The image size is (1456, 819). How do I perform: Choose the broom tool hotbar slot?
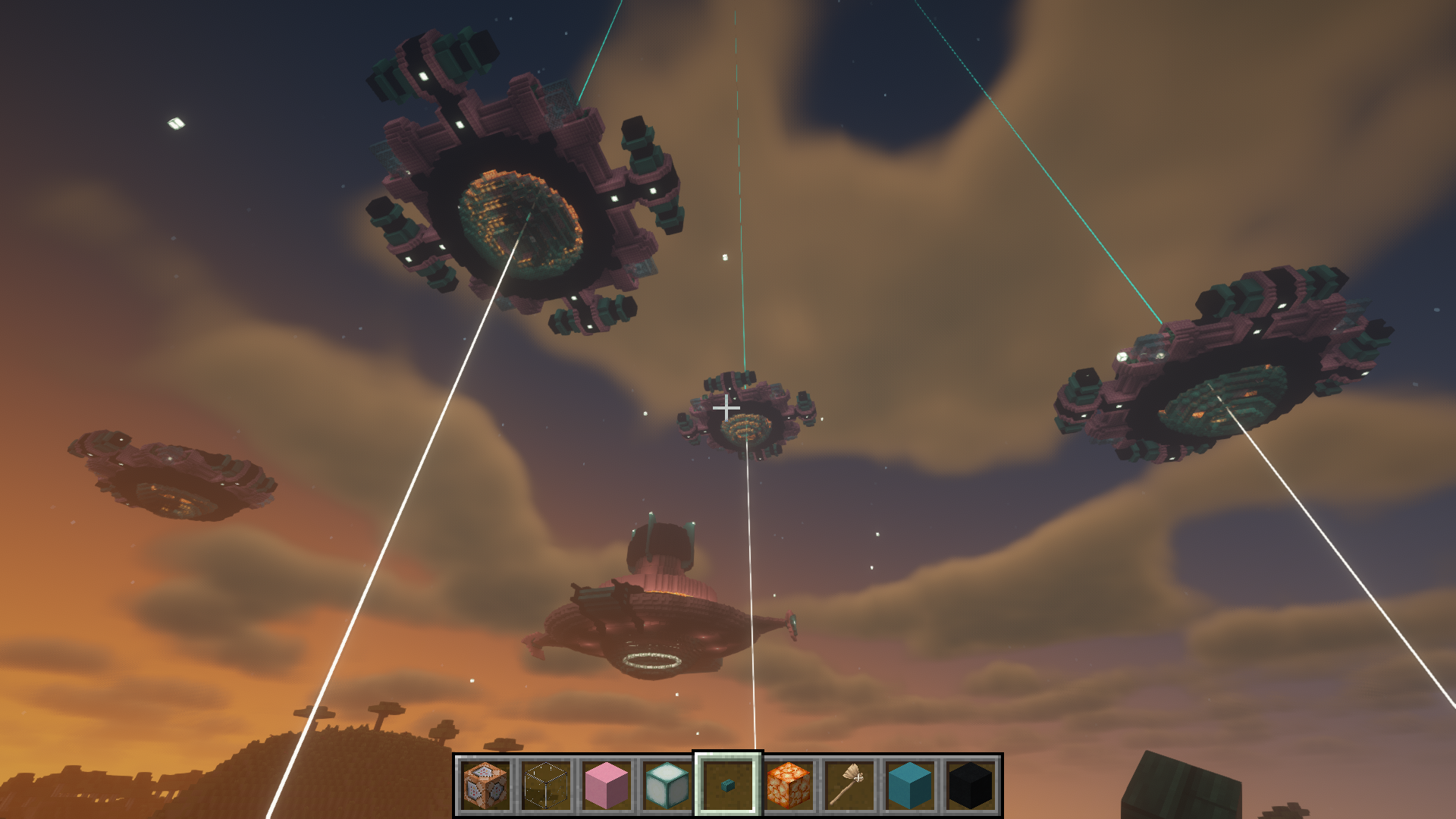(x=849, y=786)
